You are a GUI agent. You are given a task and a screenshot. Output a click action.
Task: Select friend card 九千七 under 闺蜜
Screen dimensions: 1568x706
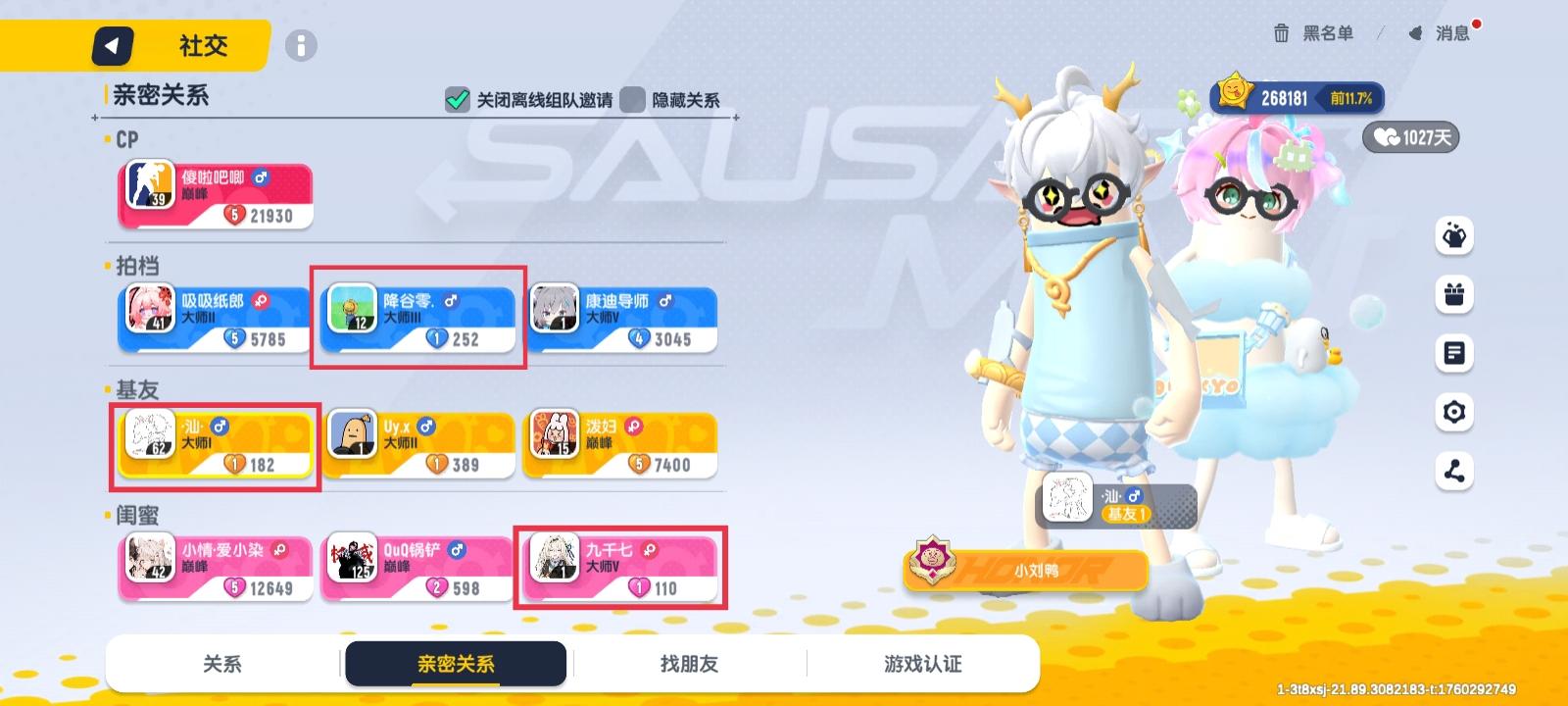(x=621, y=567)
